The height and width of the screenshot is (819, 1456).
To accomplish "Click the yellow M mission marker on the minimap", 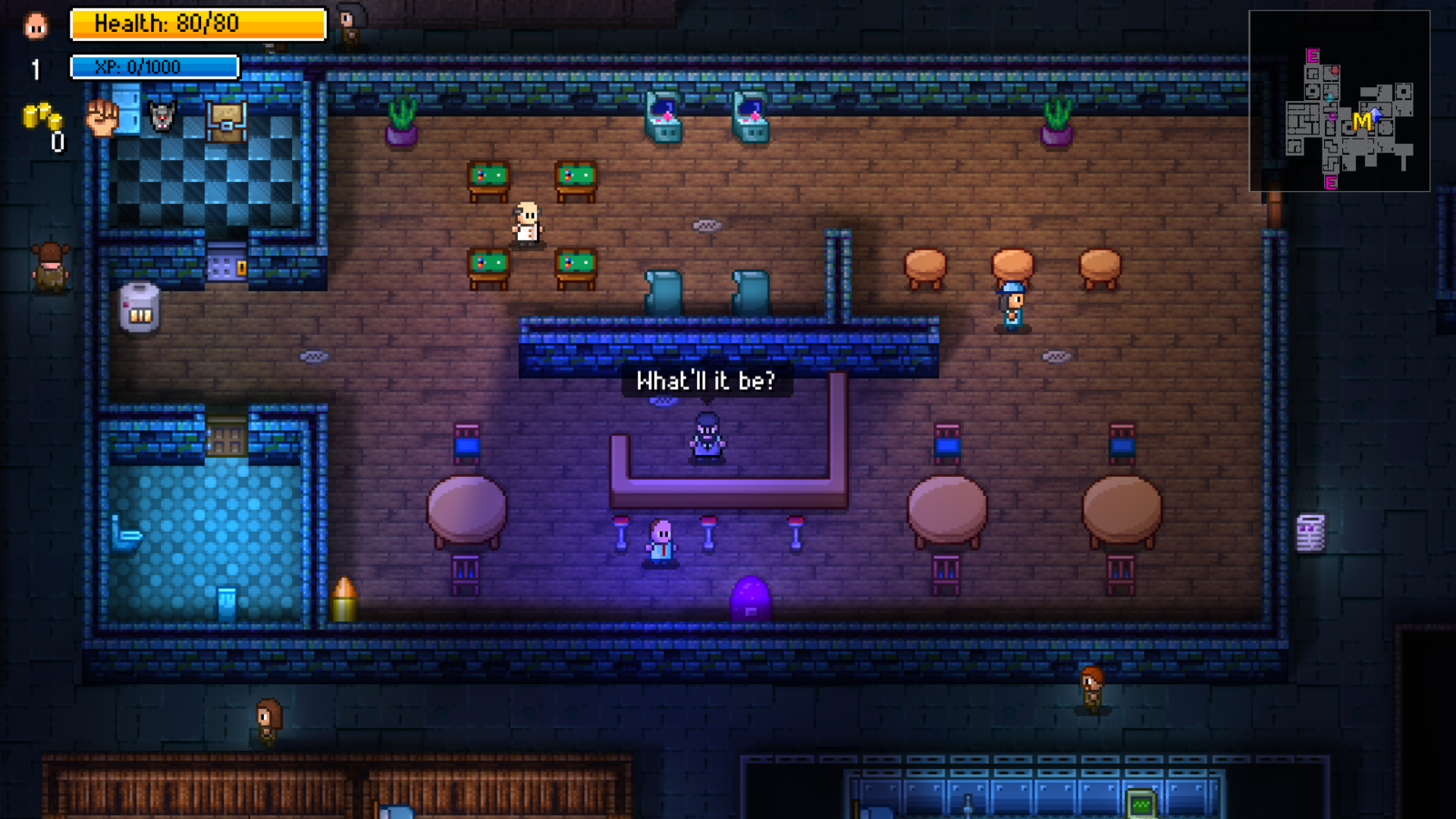I will pyautogui.click(x=1362, y=121).
